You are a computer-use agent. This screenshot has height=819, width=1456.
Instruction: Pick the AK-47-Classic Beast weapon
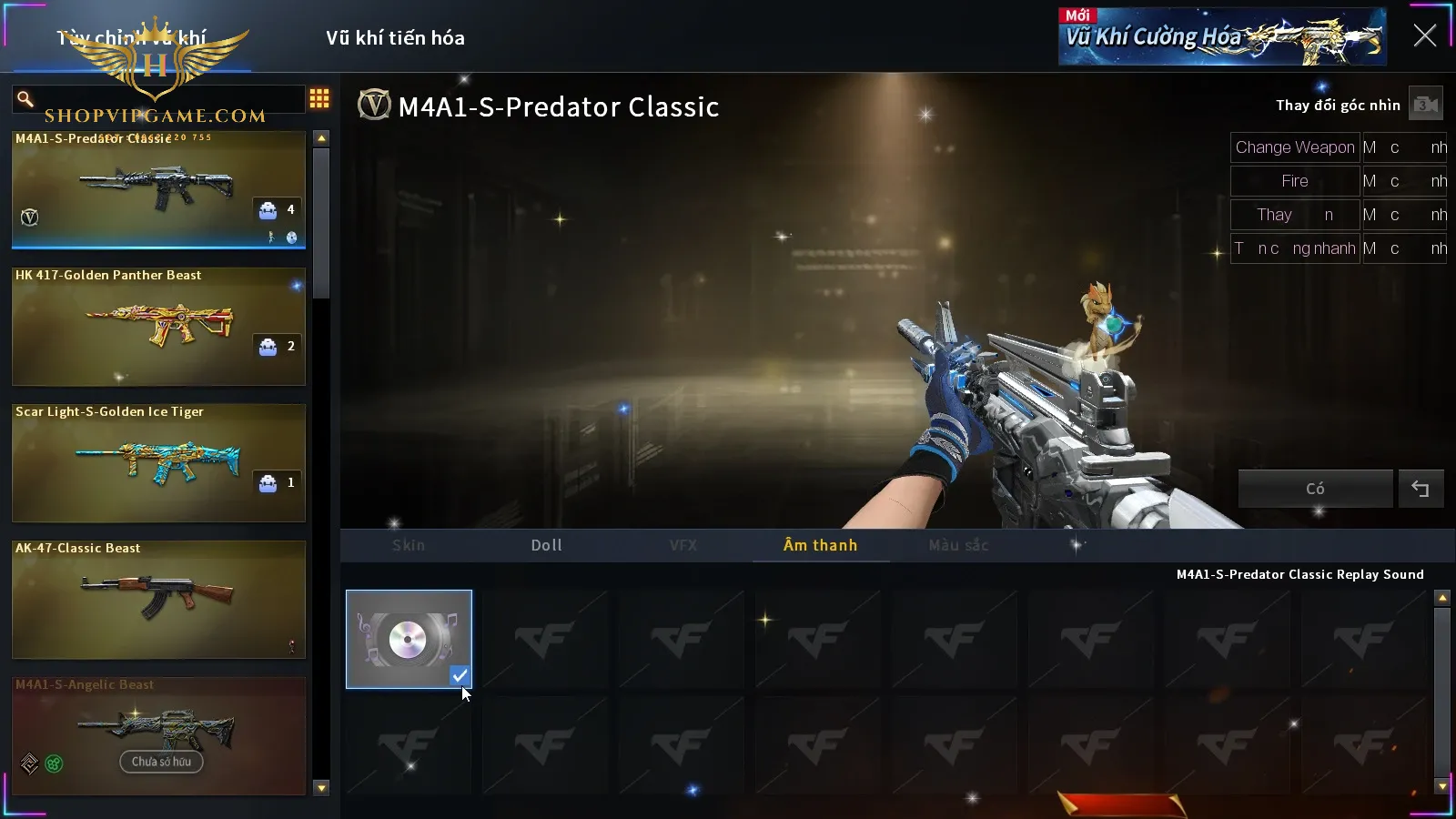coord(158,599)
